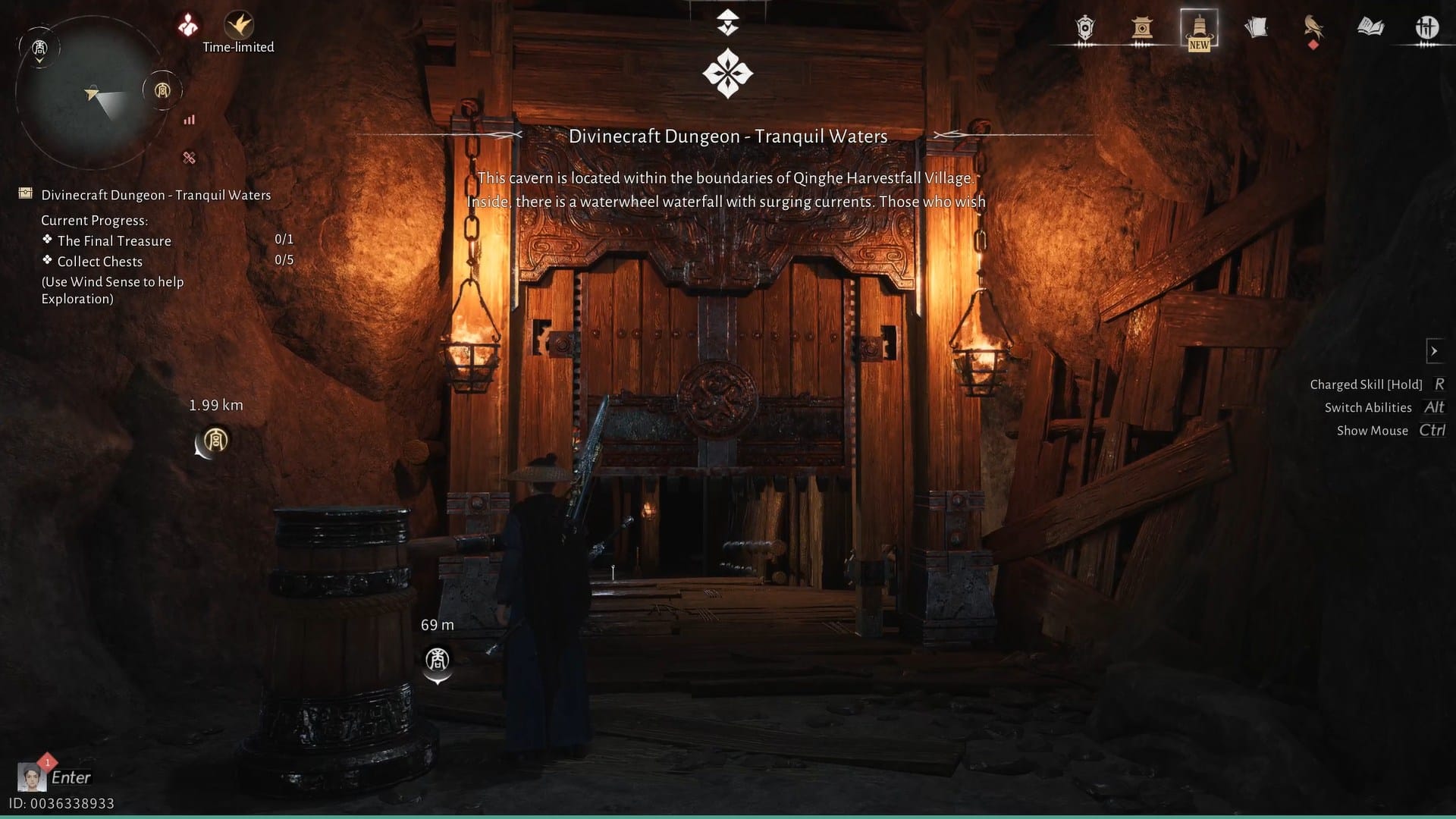Click the signal bars icon below the minimap
This screenshot has height=819, width=1456.
point(189,120)
